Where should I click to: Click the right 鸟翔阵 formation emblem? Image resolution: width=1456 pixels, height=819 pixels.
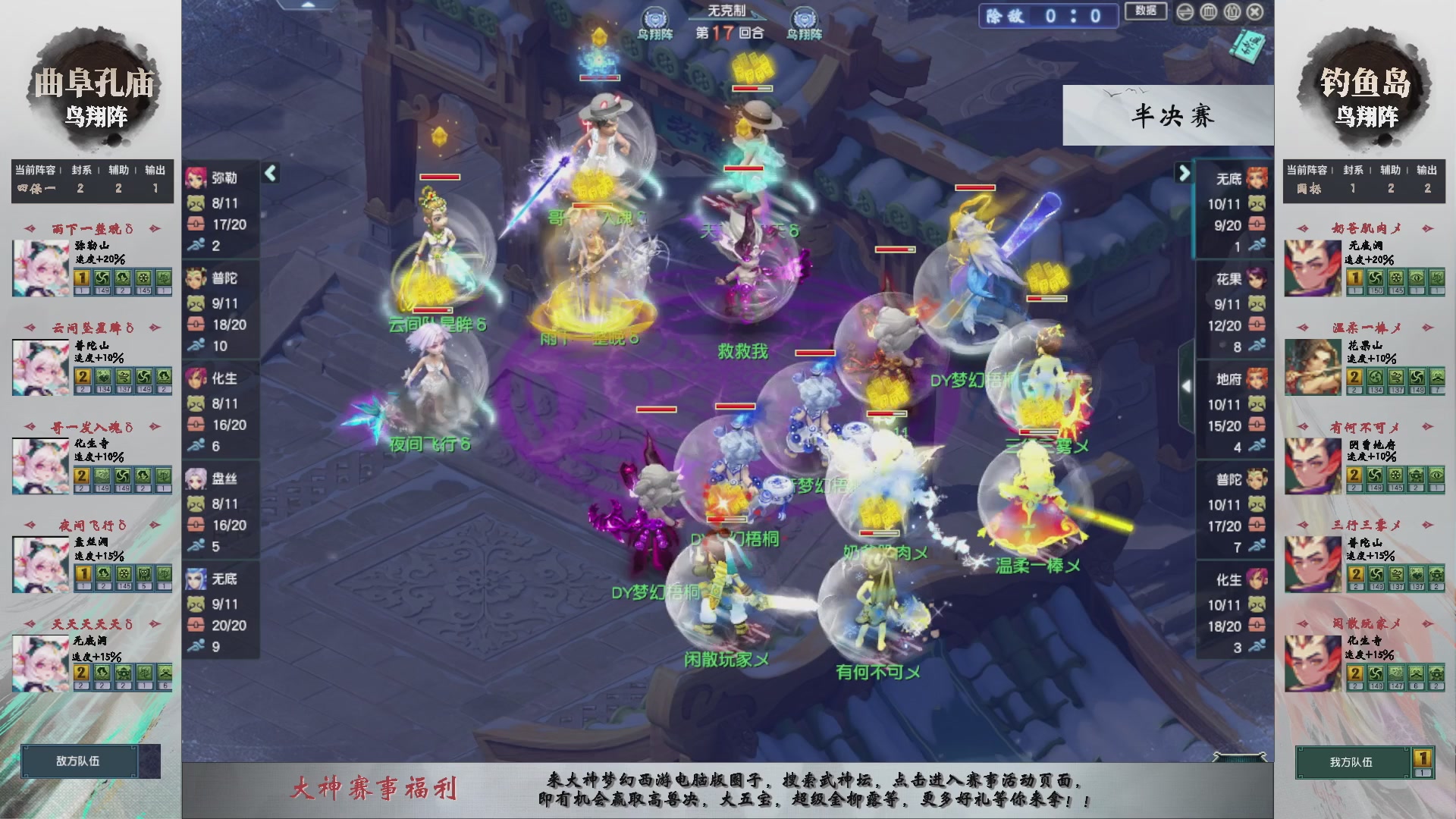802,15
